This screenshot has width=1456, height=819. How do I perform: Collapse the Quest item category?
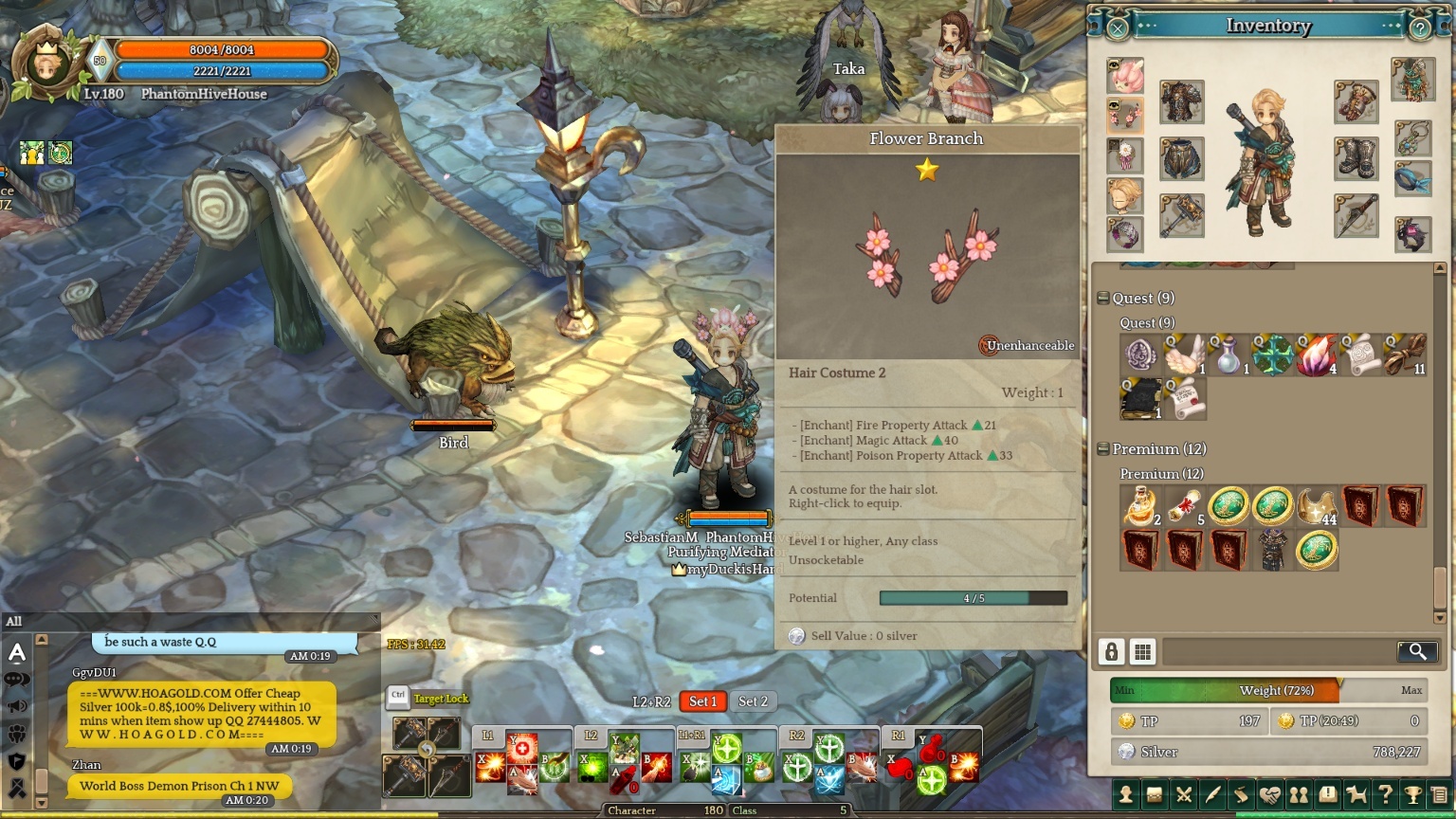click(1103, 299)
